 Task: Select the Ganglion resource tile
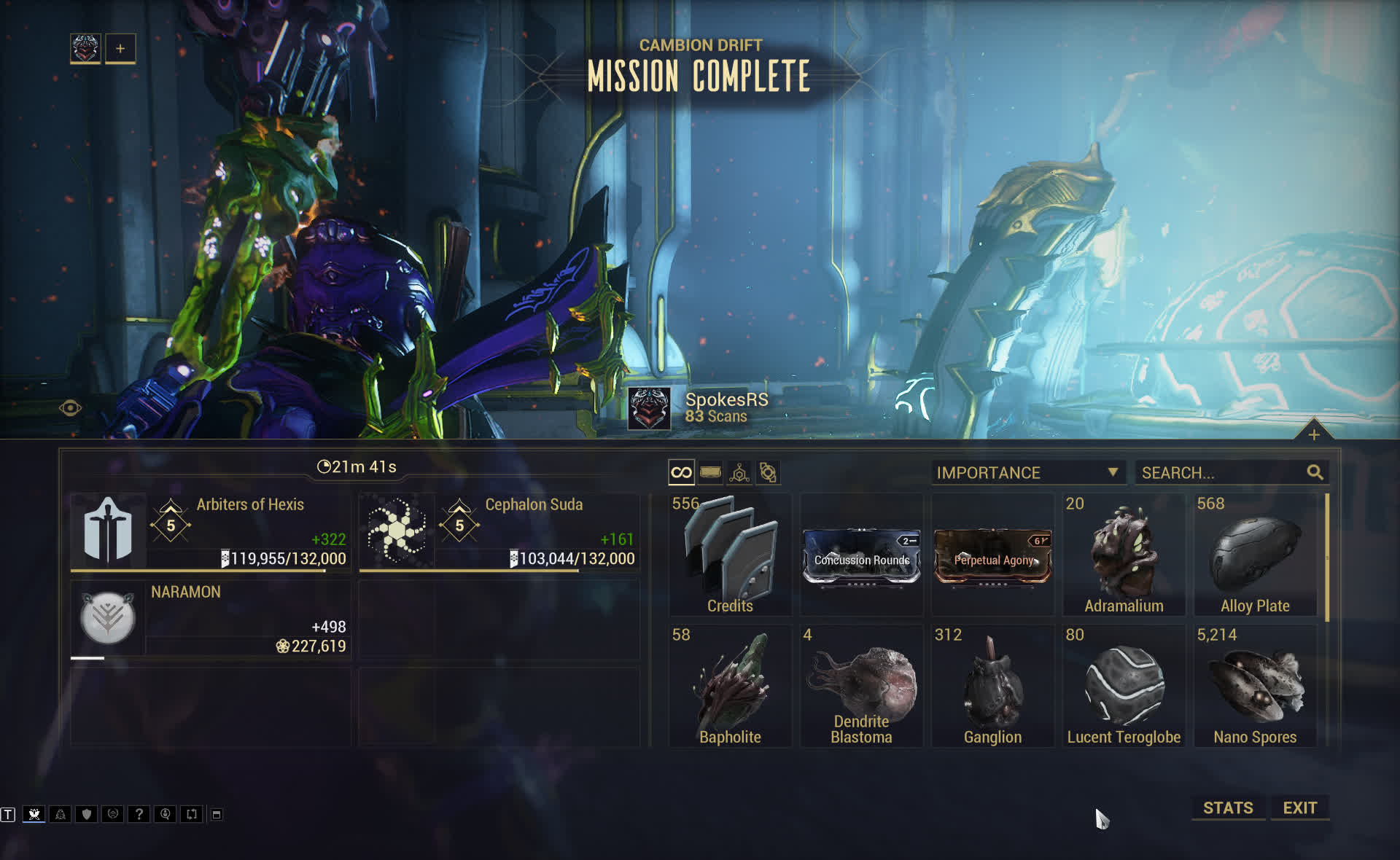click(x=992, y=687)
